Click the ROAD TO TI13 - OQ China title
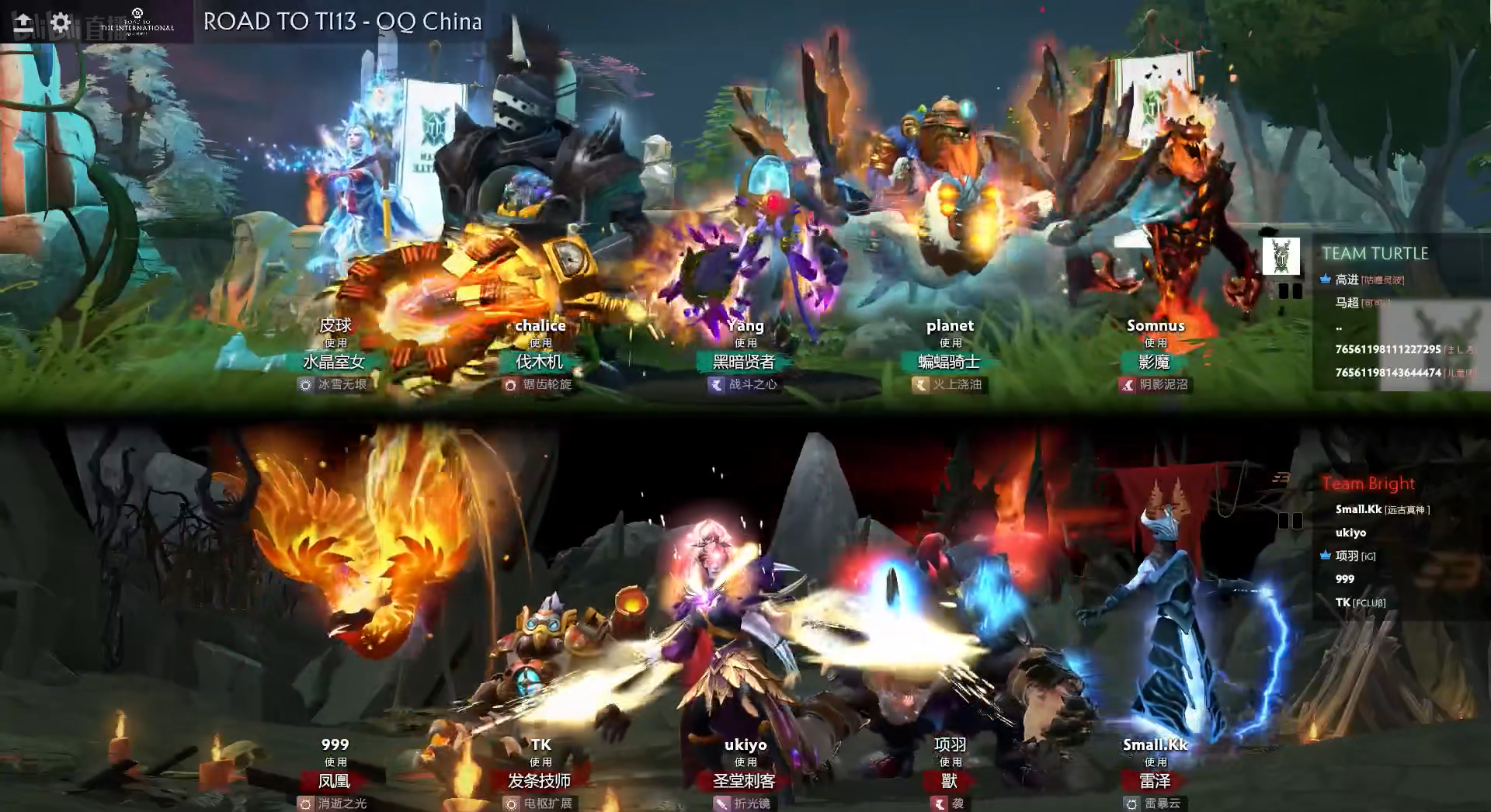 (342, 22)
